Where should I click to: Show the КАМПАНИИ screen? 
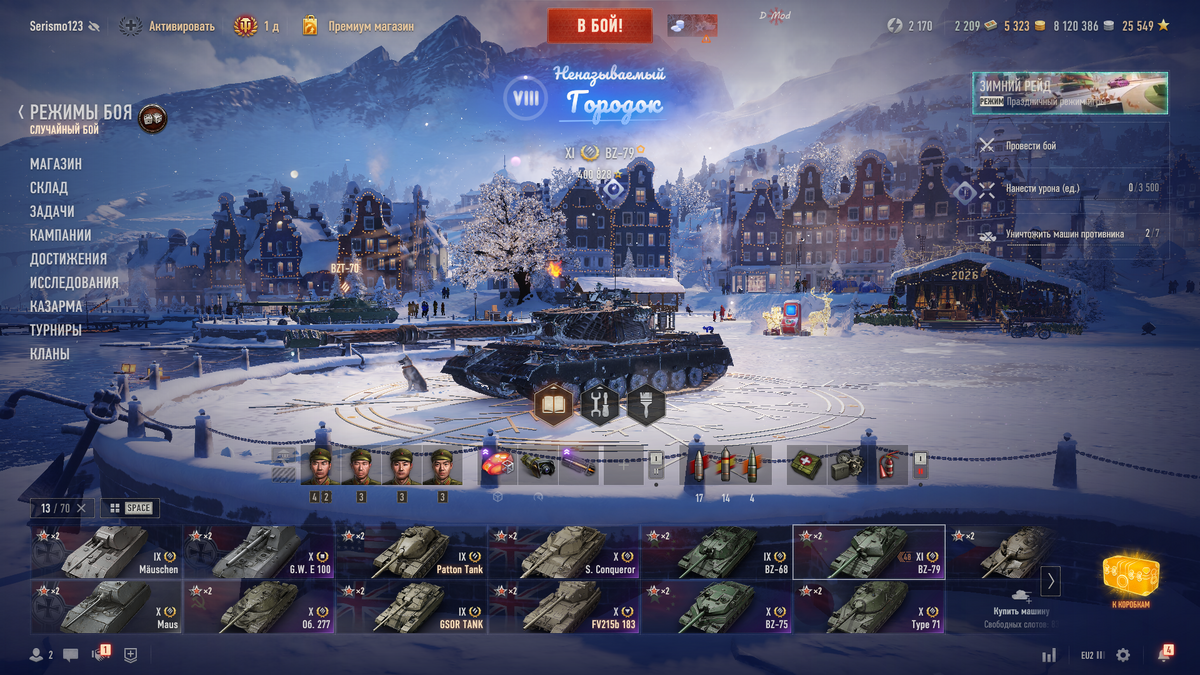tap(61, 235)
